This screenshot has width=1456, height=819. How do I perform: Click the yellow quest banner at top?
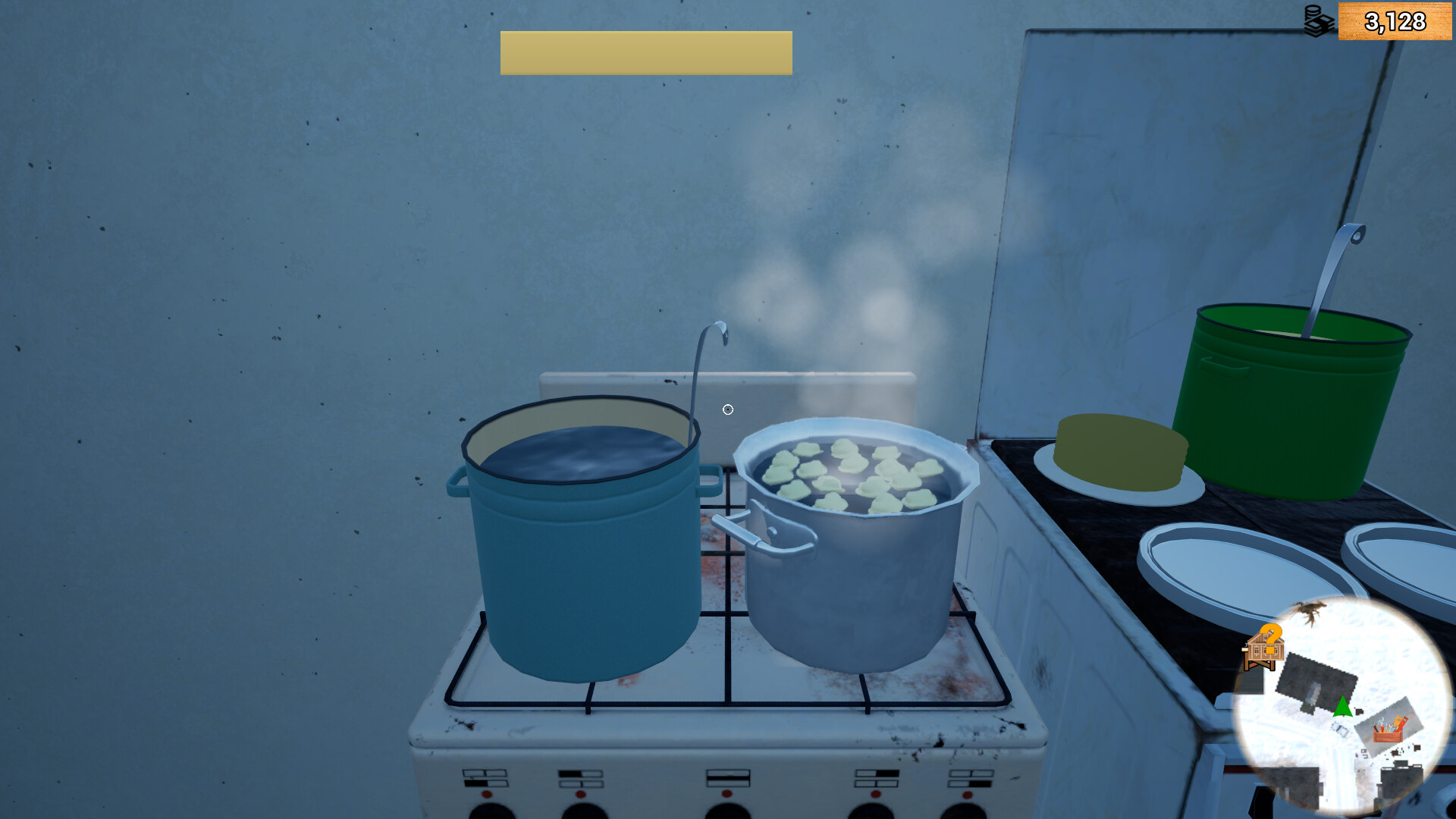click(x=645, y=53)
